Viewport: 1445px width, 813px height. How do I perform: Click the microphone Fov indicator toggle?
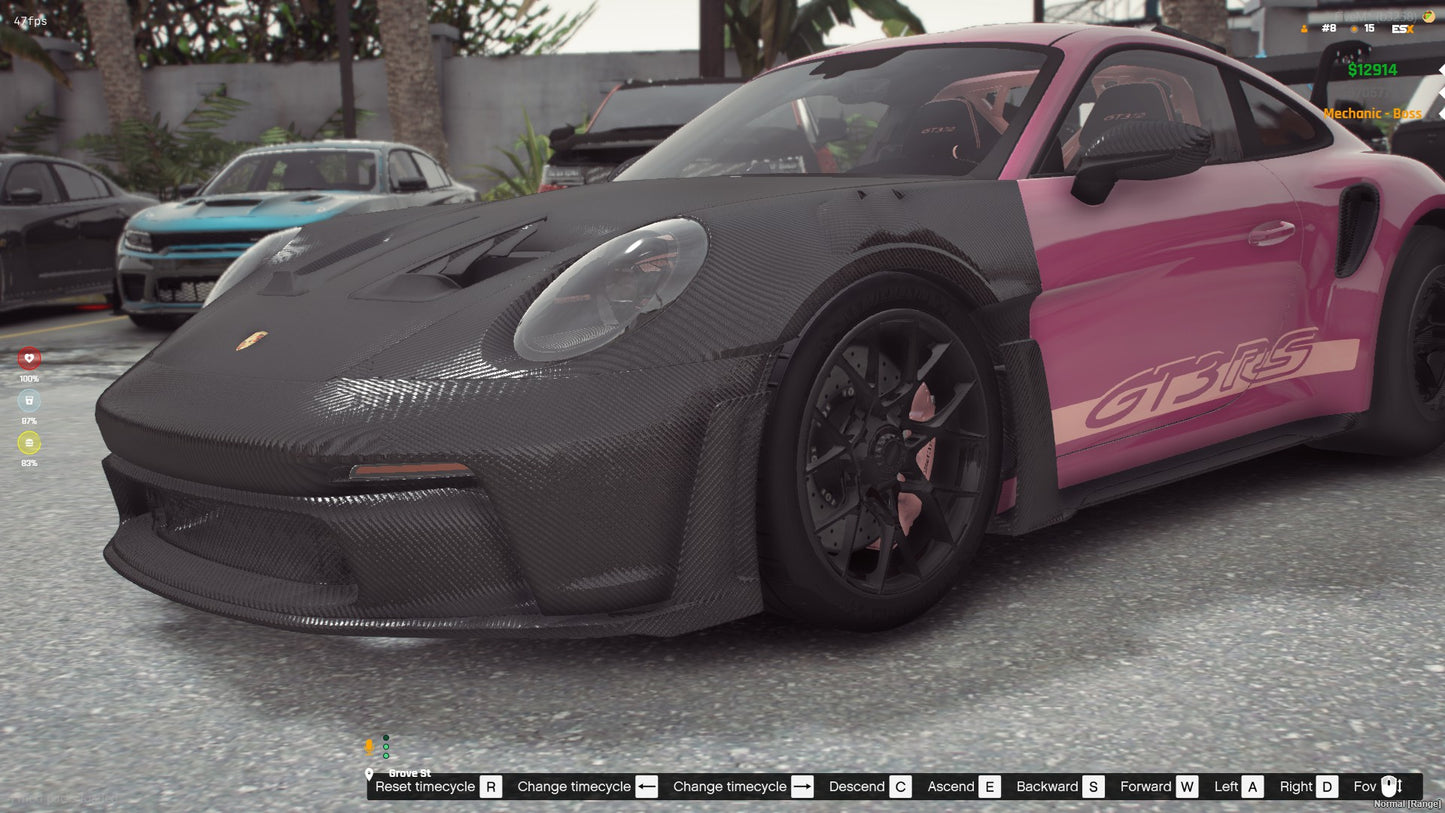1390,786
